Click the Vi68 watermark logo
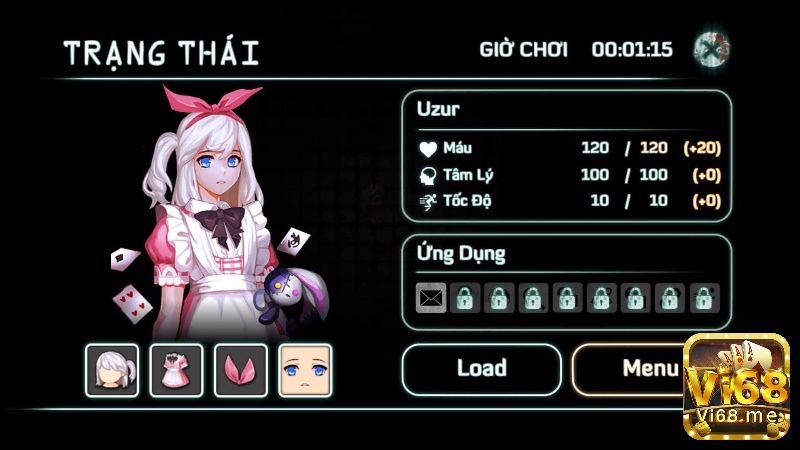Image resolution: width=800 pixels, height=450 pixels. [736, 386]
